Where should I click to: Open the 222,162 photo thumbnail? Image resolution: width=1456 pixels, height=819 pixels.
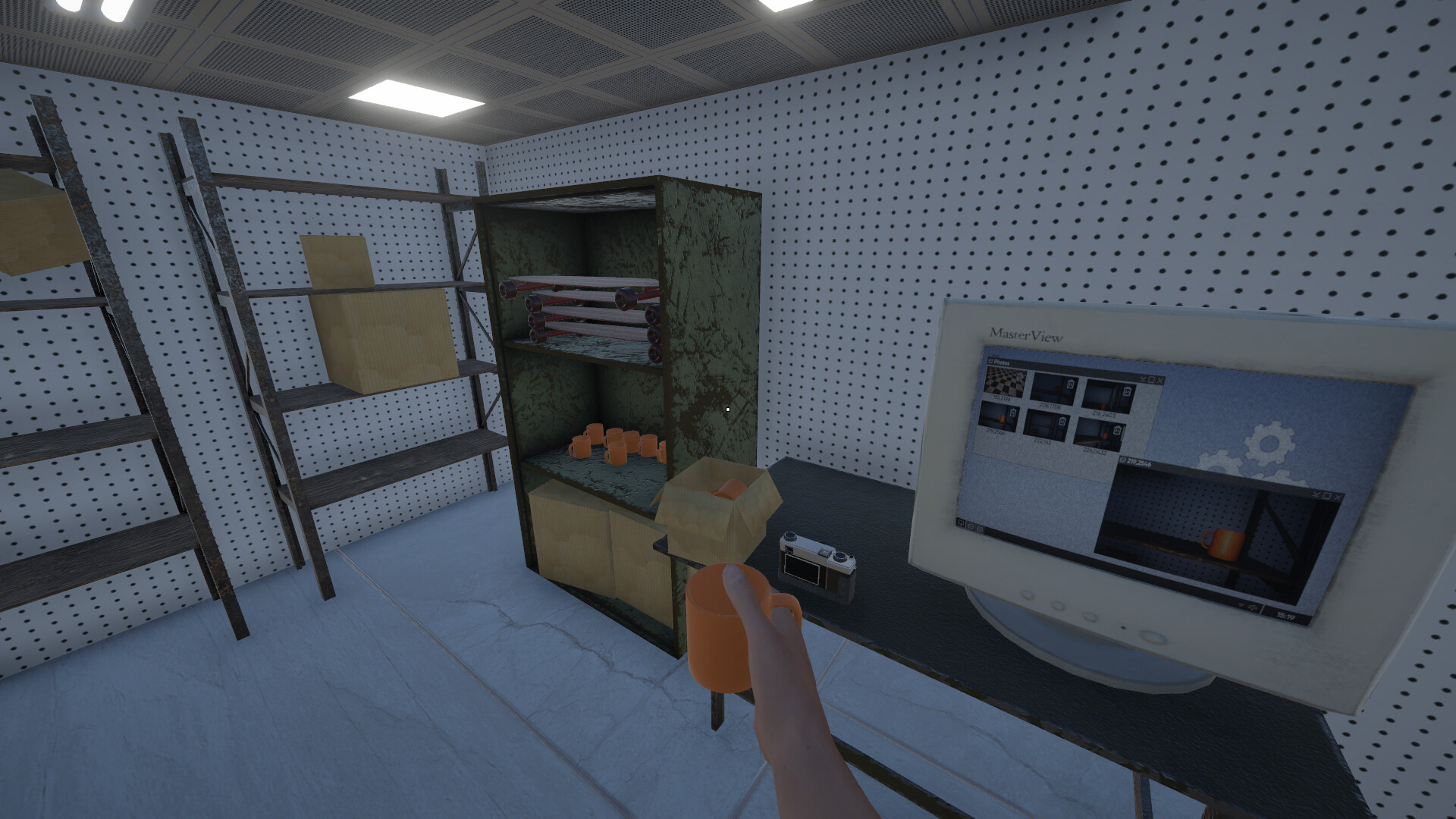pos(1046,423)
